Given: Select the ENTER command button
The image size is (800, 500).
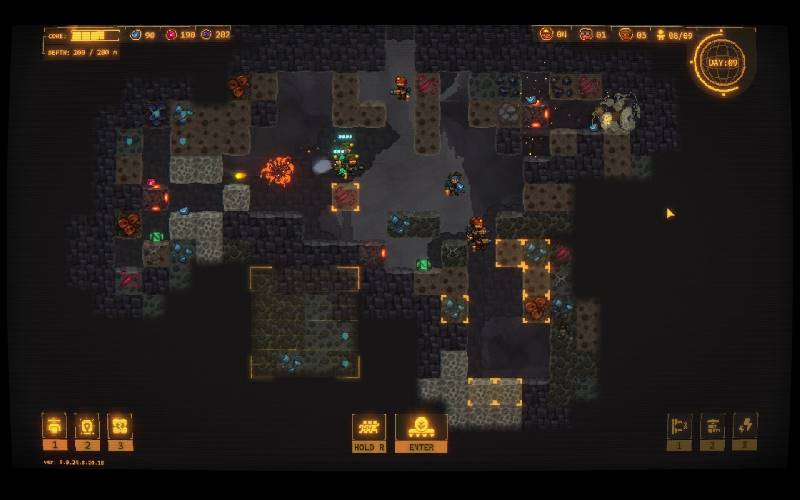Looking at the screenshot, I should point(421,430).
